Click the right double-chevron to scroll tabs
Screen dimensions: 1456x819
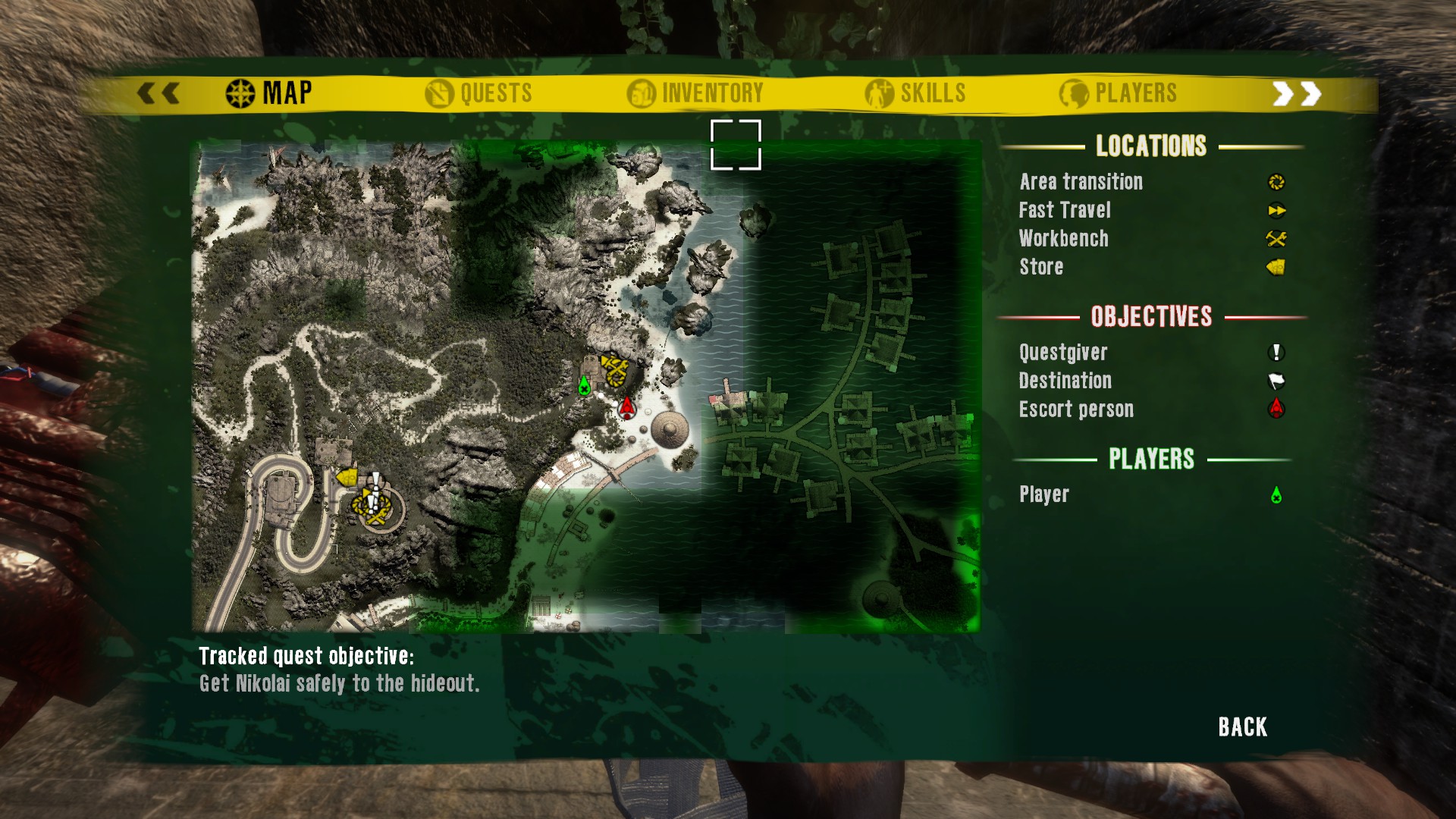click(x=1297, y=93)
